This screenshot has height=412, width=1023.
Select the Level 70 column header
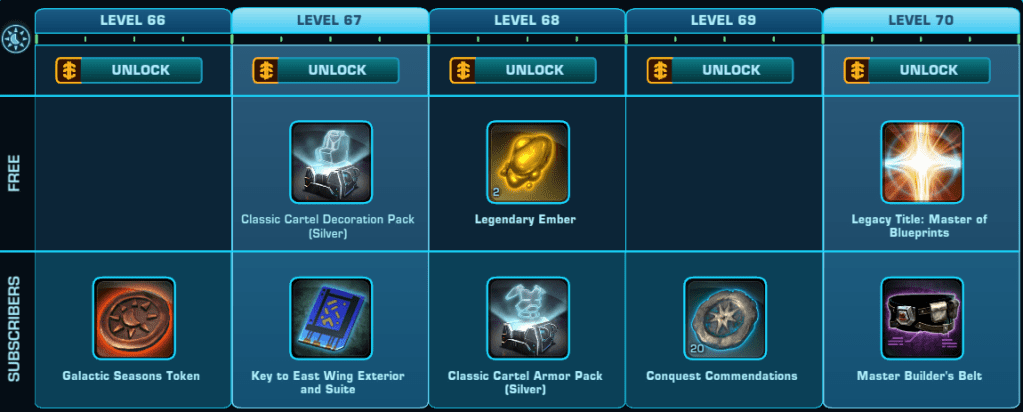click(922, 20)
